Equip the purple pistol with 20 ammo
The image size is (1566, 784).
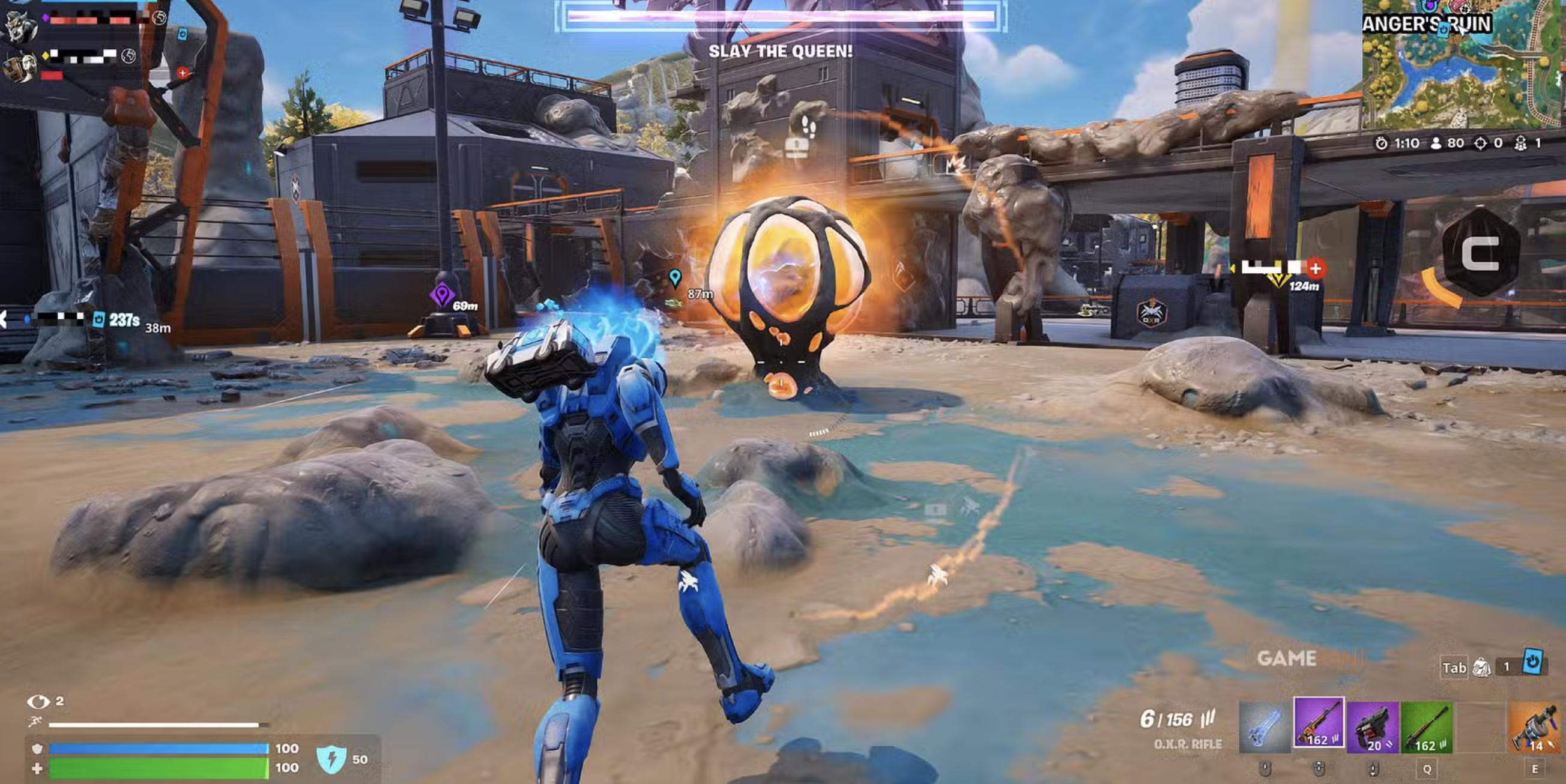click(1373, 728)
